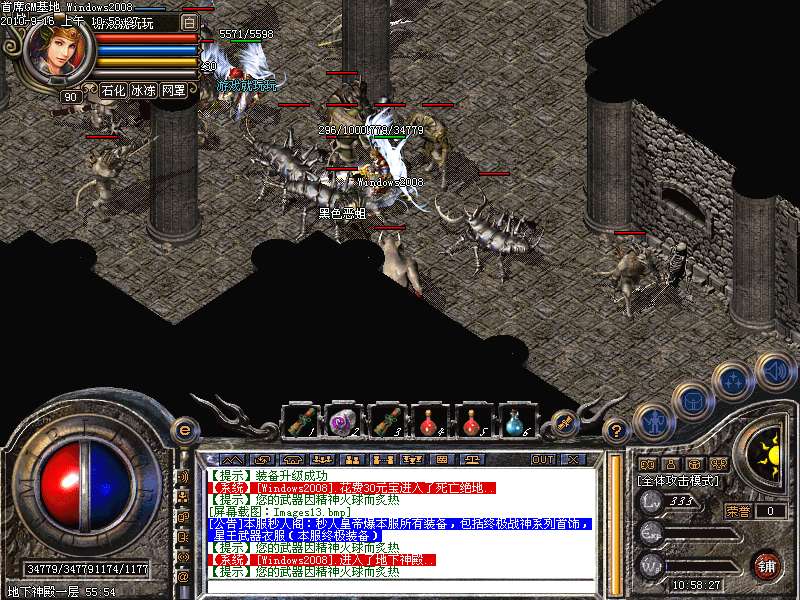800x600 pixels.
Task: Use the green bottle in belt slot 1
Action: [x=299, y=421]
